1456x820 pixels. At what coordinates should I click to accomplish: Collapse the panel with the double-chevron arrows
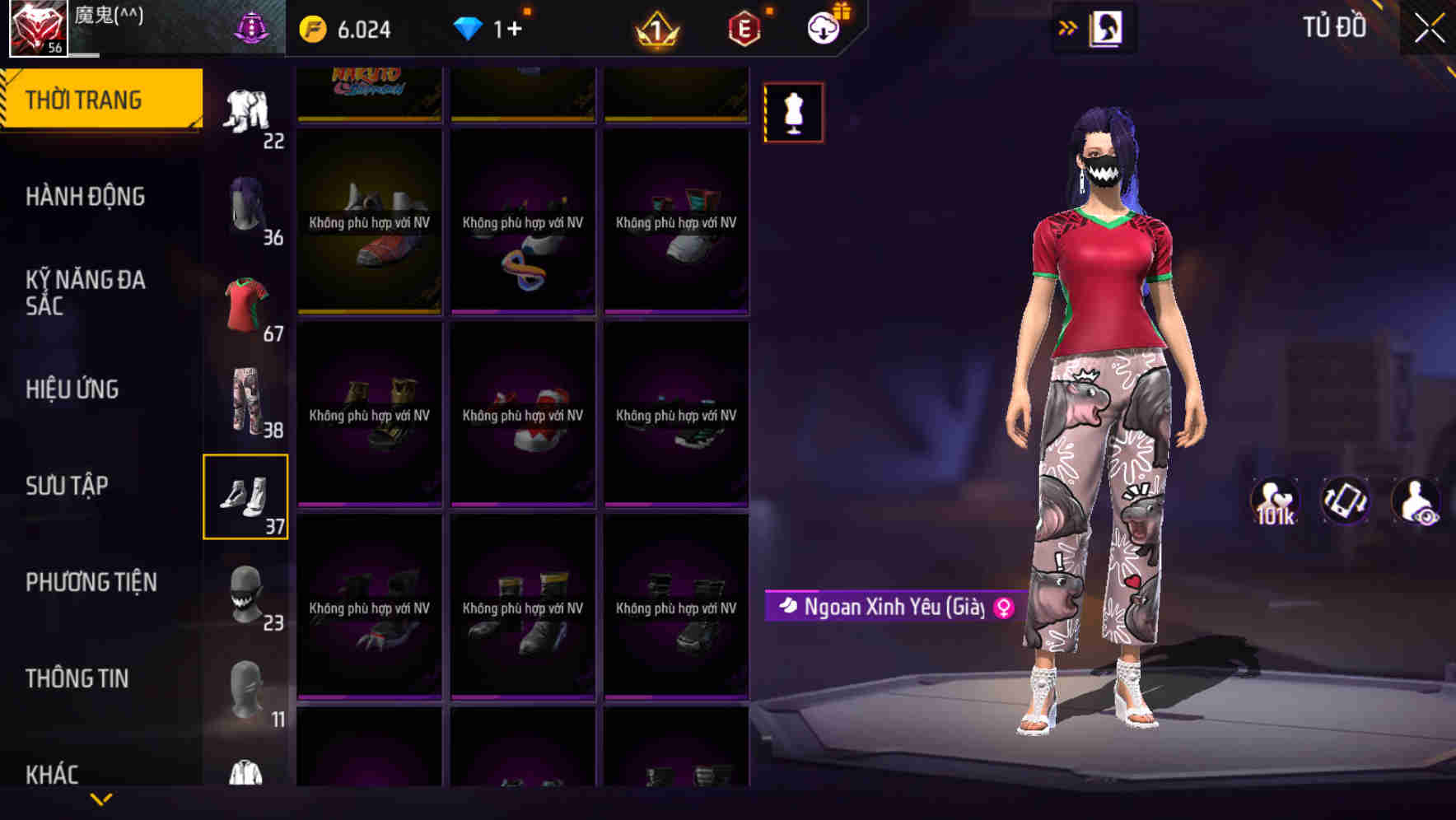(x=1066, y=27)
